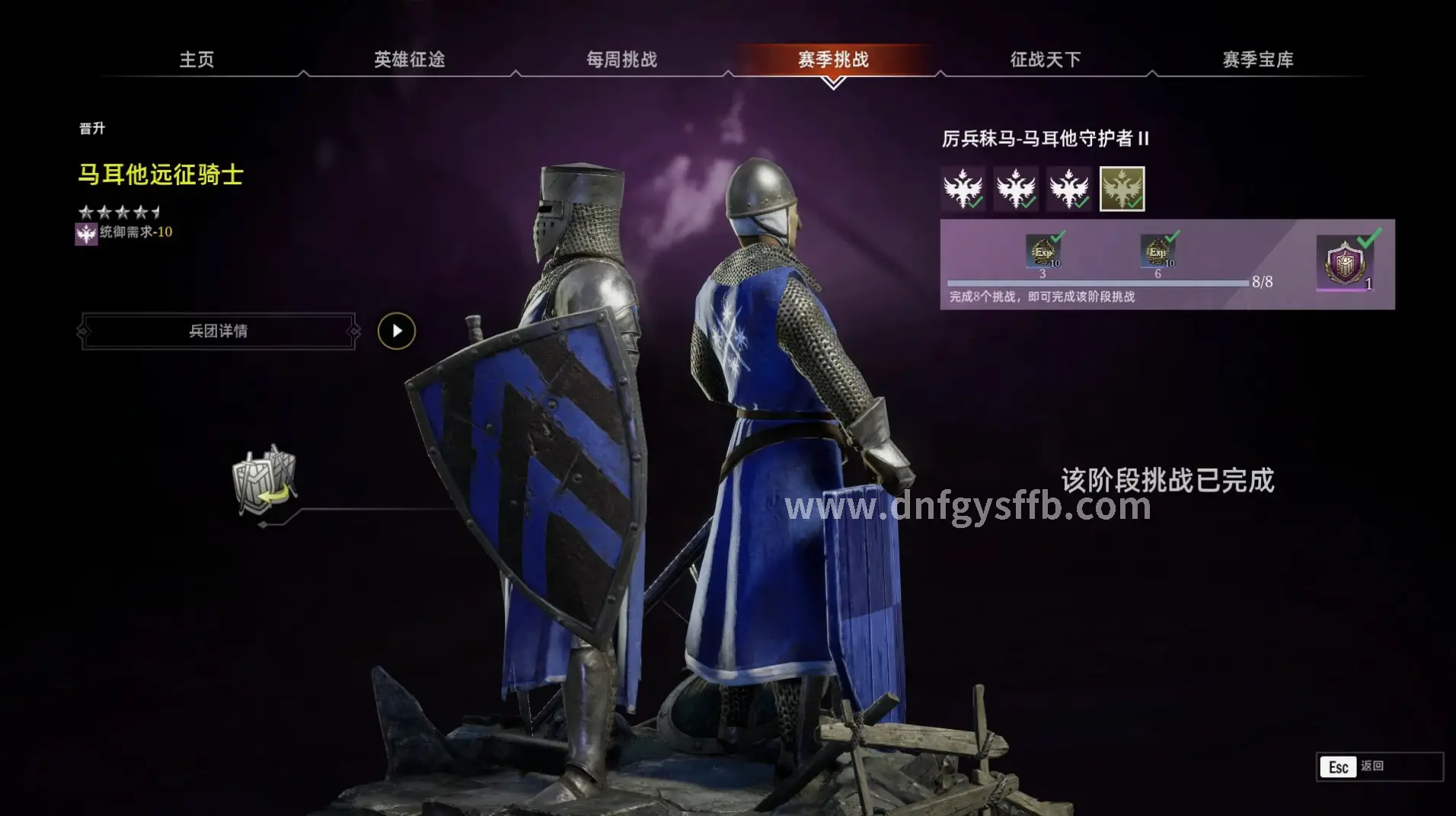Click the 统御需求-10 faction emblem icon
The height and width of the screenshot is (816, 1456).
[x=86, y=235]
